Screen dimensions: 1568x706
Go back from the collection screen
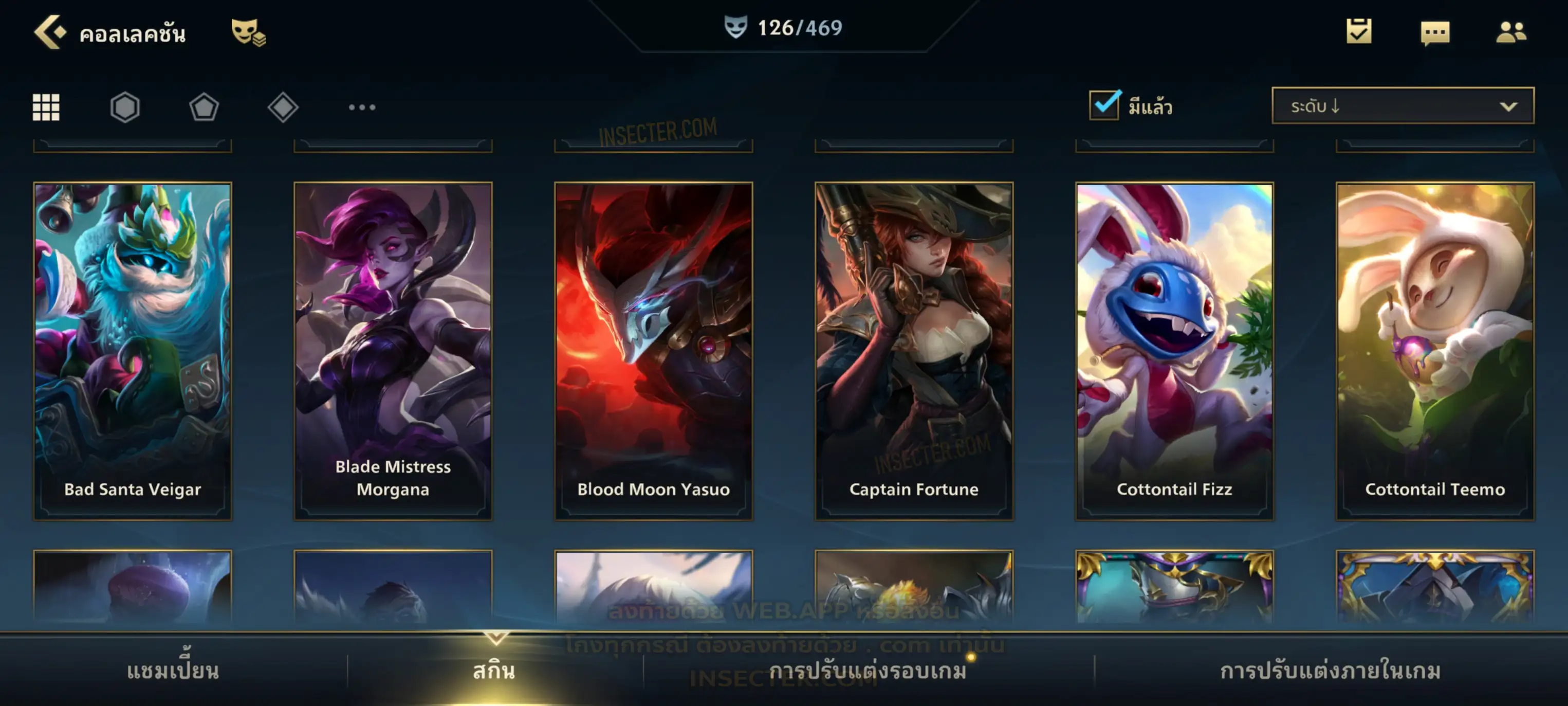click(x=50, y=32)
